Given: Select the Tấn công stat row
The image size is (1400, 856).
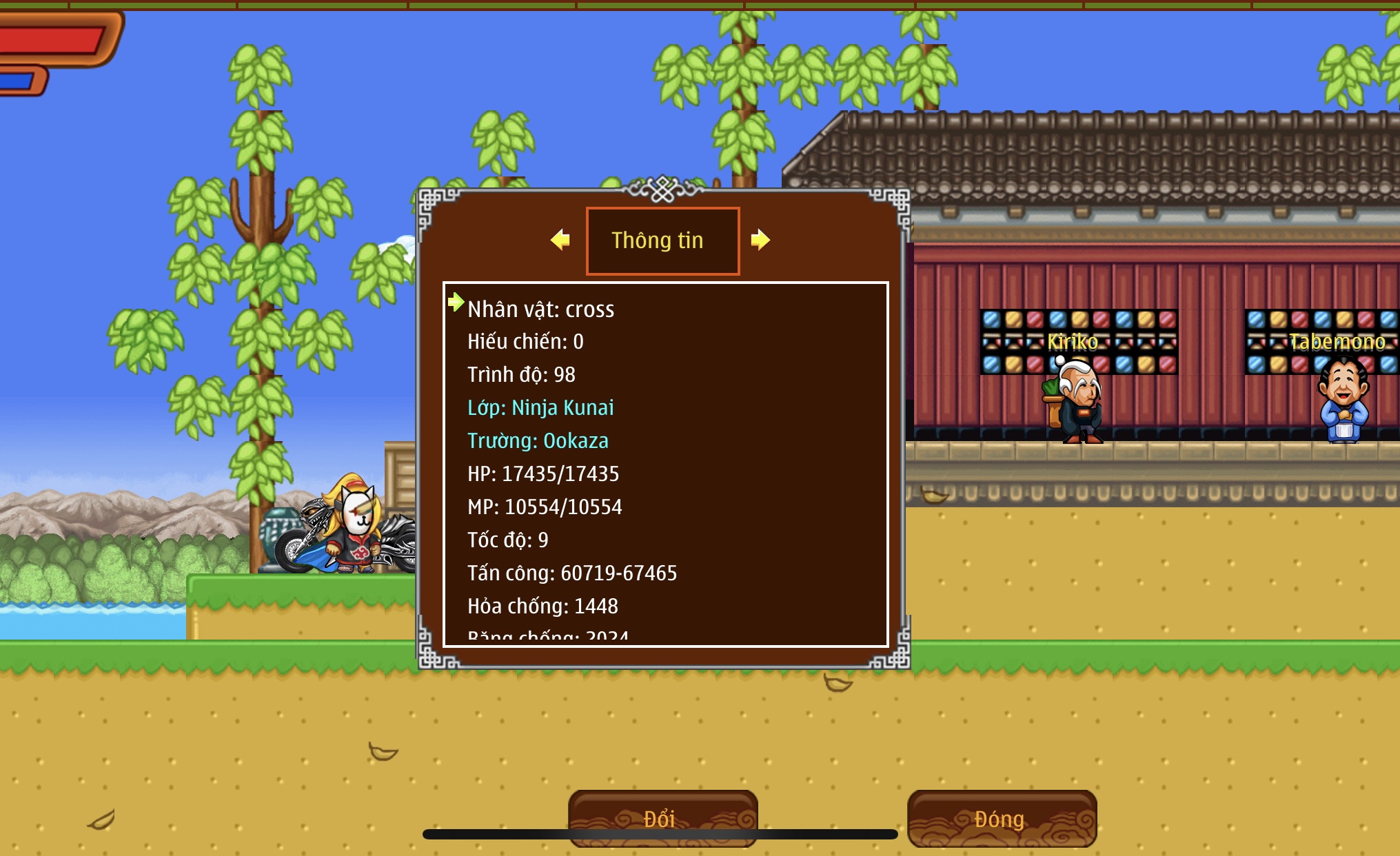Looking at the screenshot, I should 572,573.
